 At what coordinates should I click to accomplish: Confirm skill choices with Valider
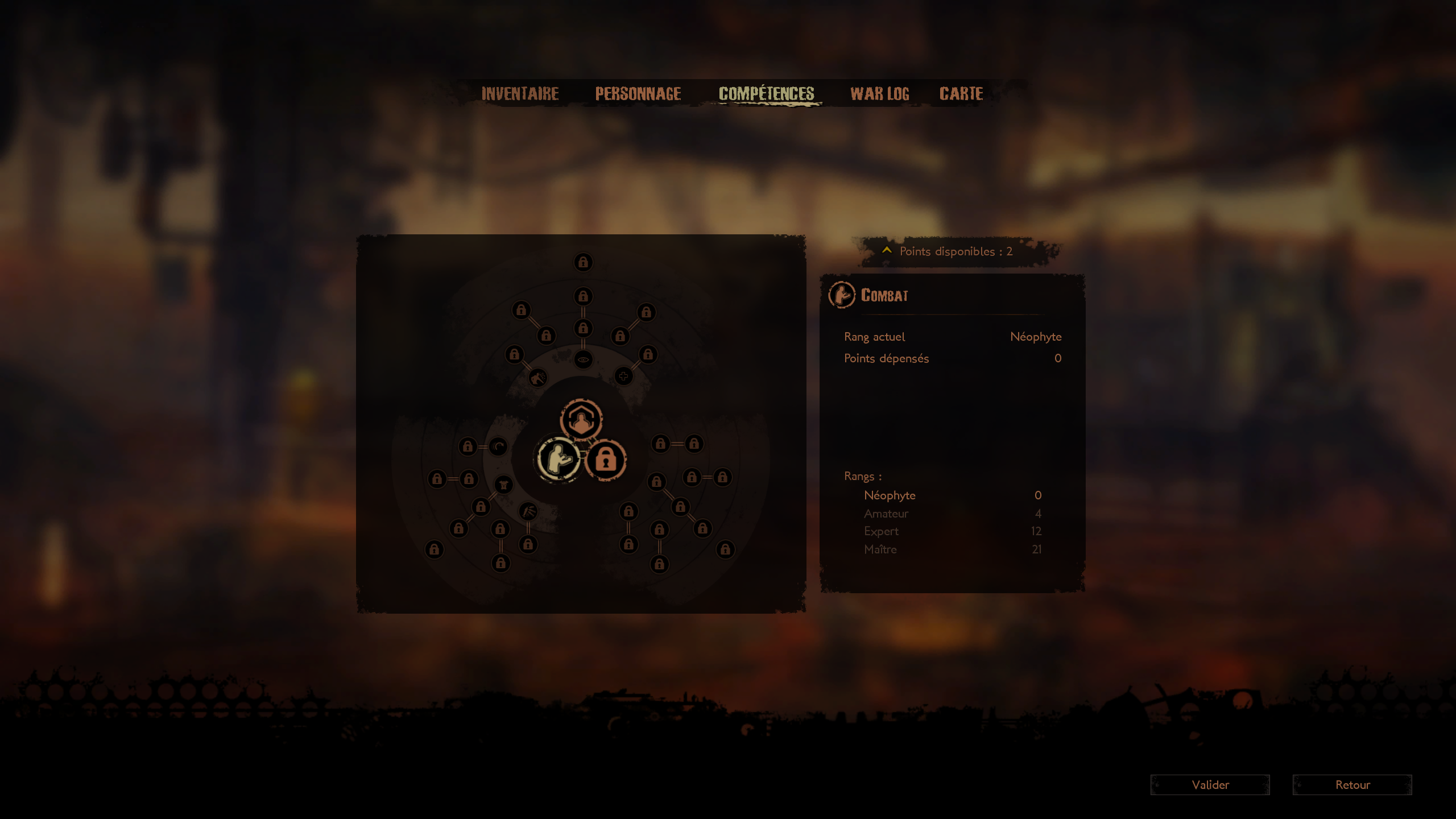[x=1210, y=785]
